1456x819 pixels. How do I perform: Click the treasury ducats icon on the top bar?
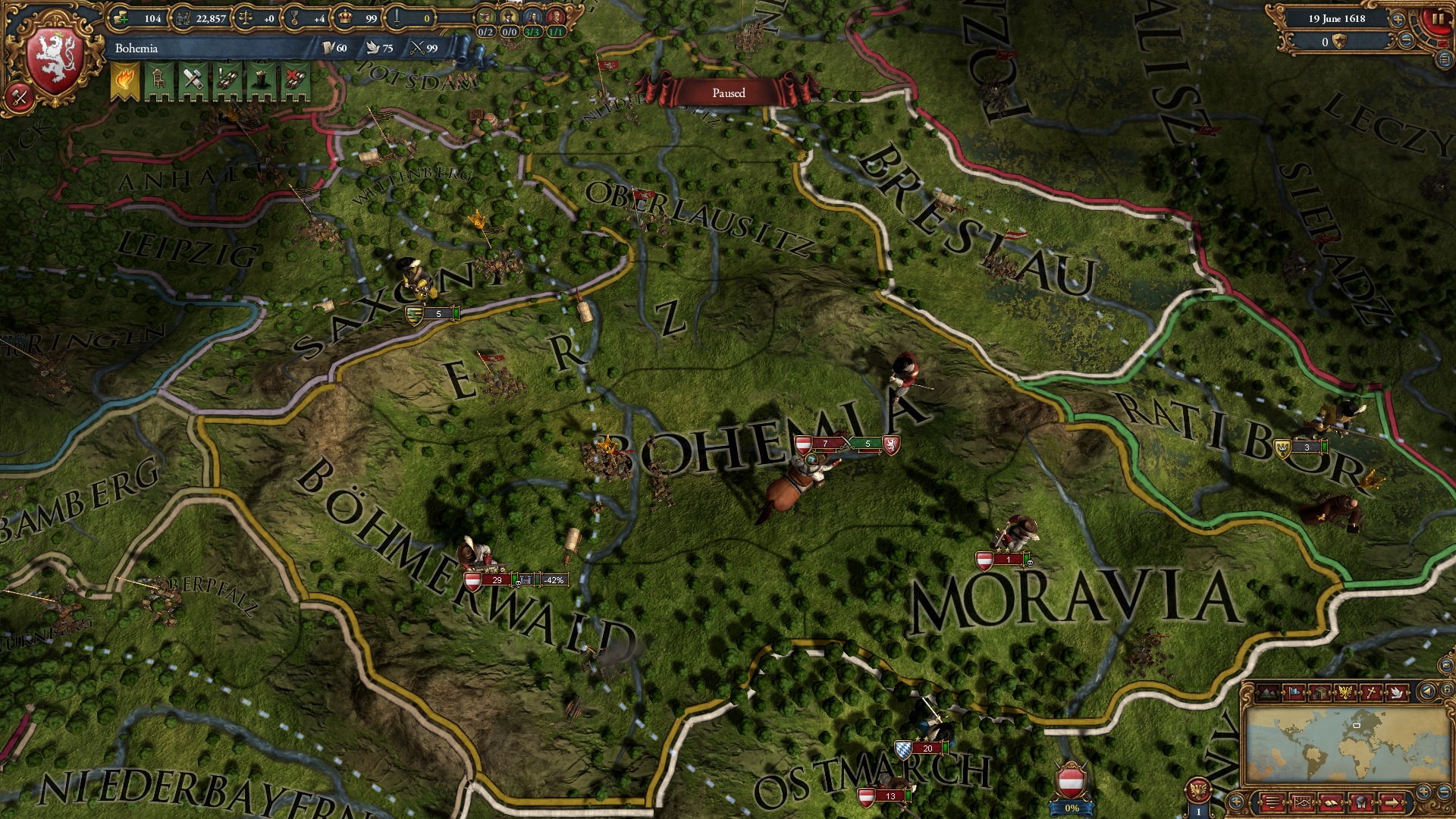pyautogui.click(x=119, y=19)
